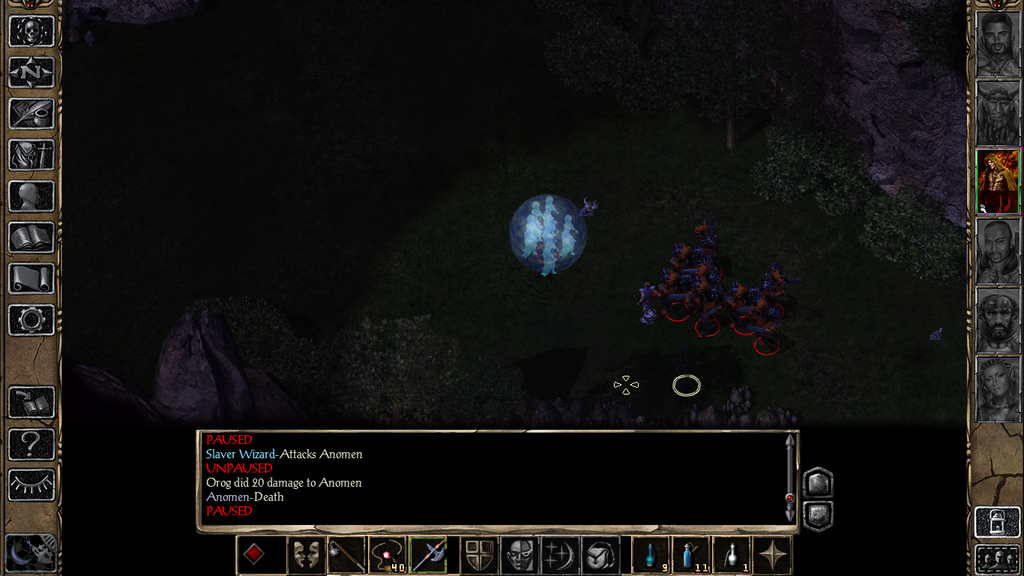1024x576 pixels.
Task: Use the potion stack showing 11
Action: (x=690, y=555)
